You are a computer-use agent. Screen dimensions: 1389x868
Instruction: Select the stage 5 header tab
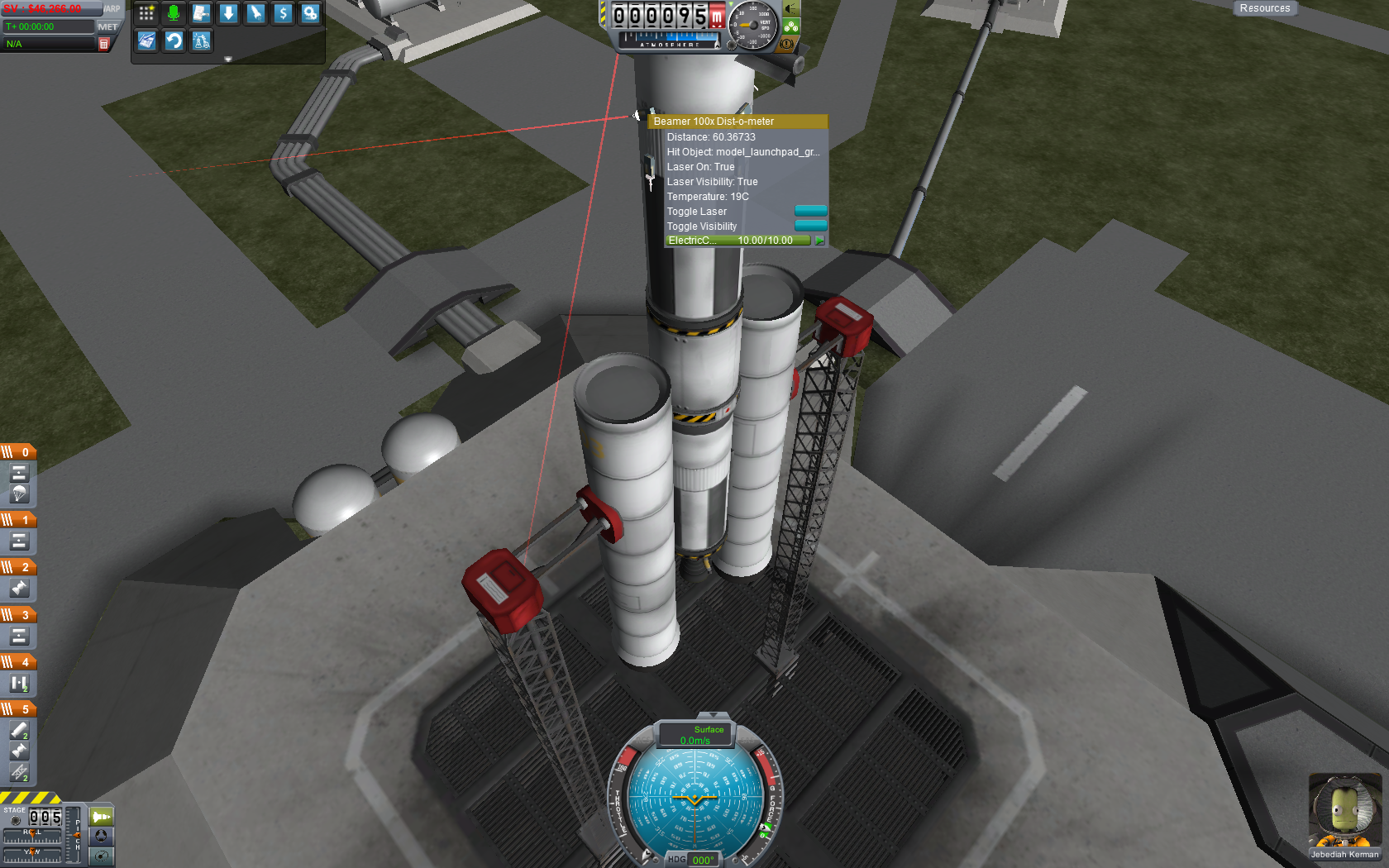(18, 709)
